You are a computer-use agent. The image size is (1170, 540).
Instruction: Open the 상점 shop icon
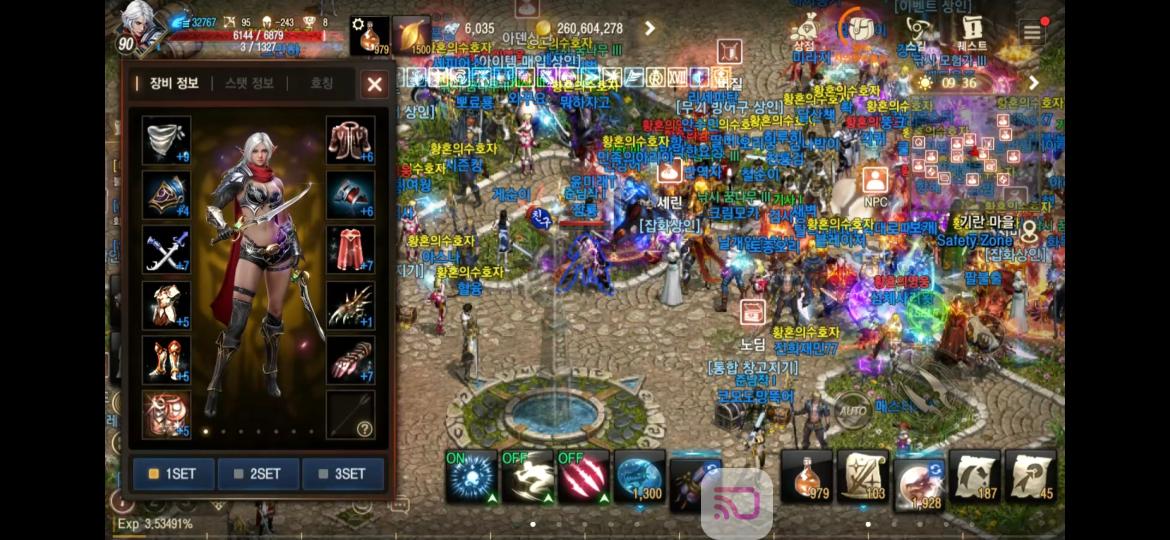[x=804, y=31]
